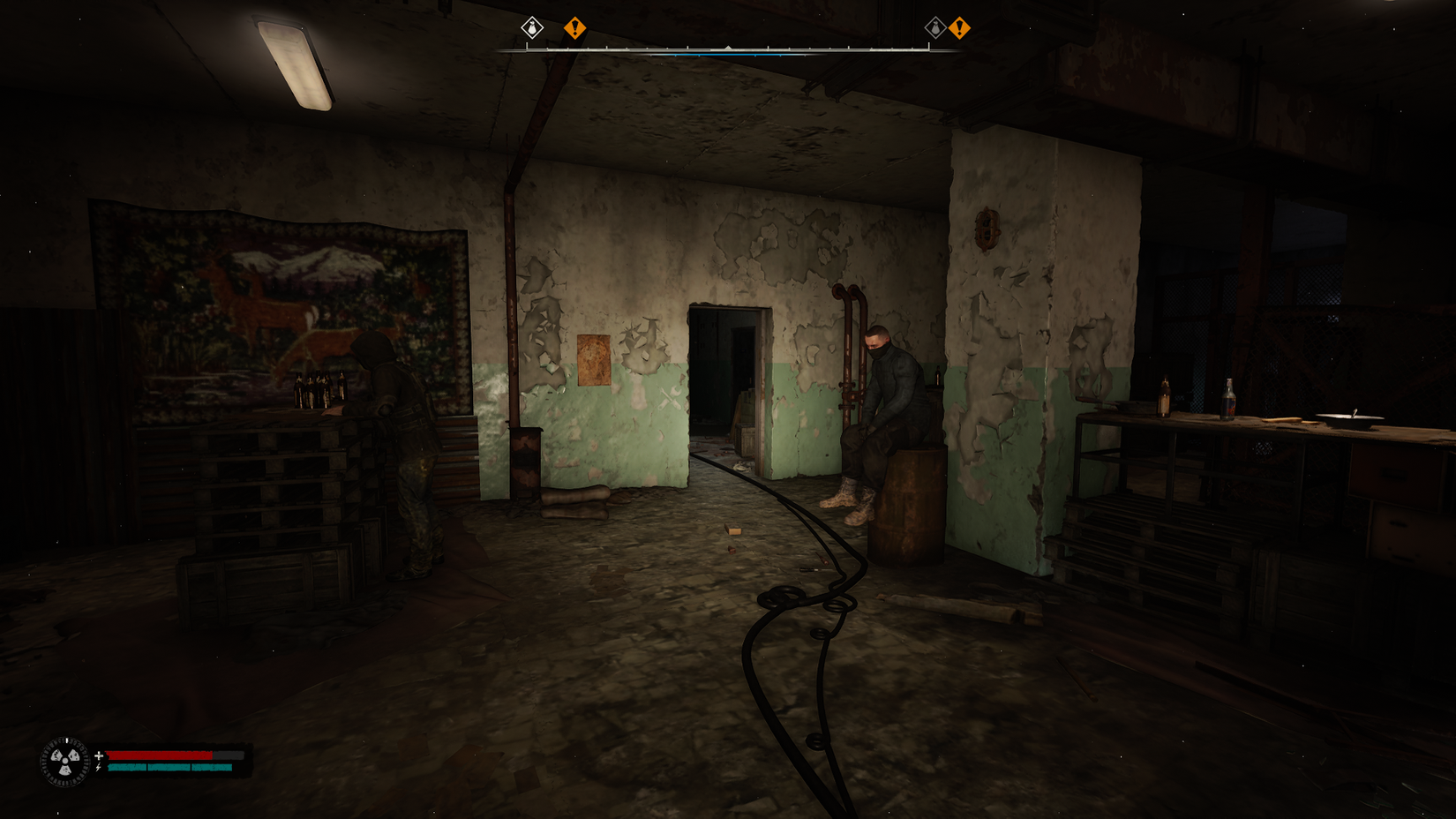Select the left trader bag marker on the compass
1456x819 pixels.
click(530, 29)
